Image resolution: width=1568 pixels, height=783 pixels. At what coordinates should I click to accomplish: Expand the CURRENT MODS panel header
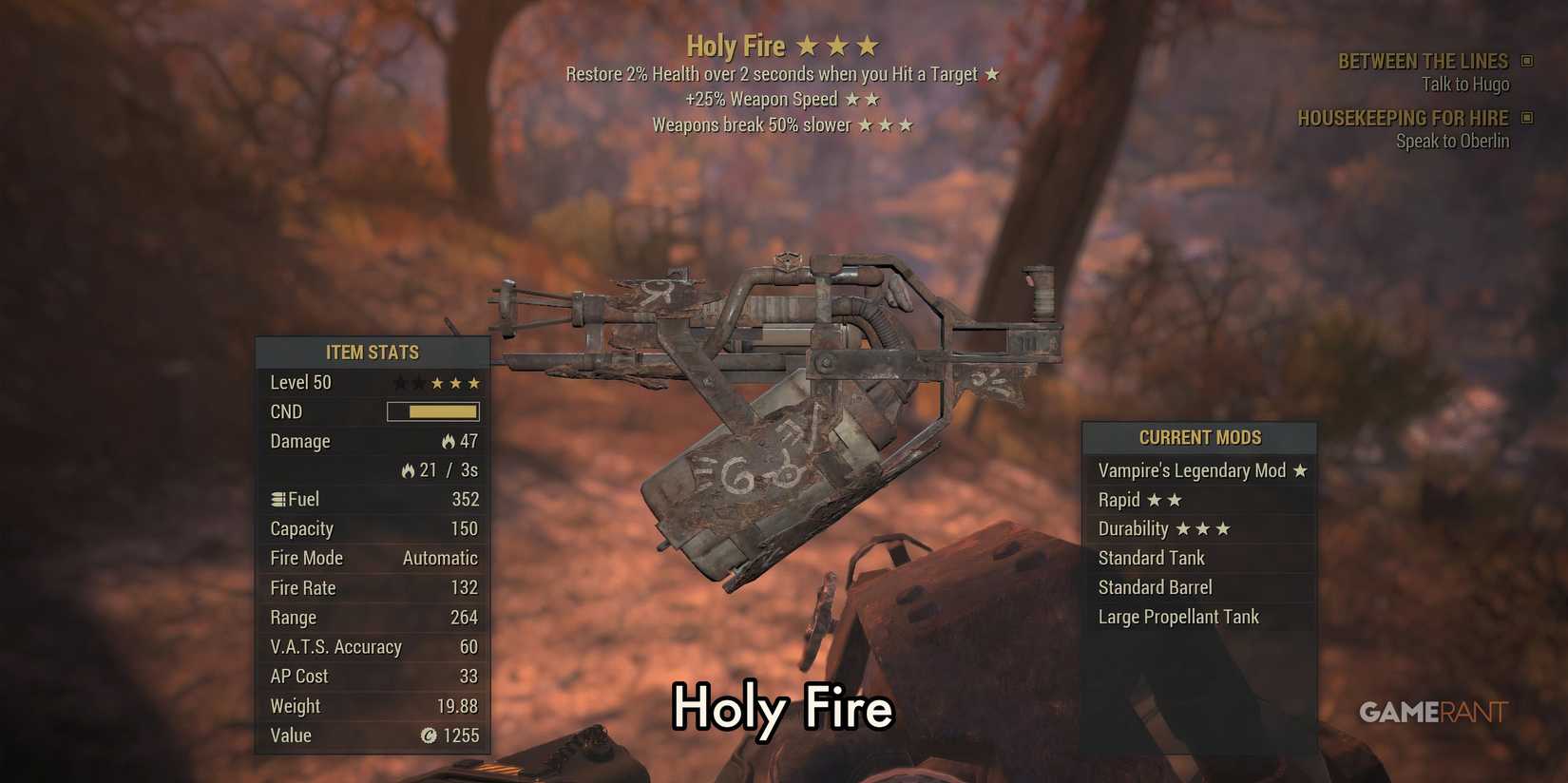(x=1199, y=436)
